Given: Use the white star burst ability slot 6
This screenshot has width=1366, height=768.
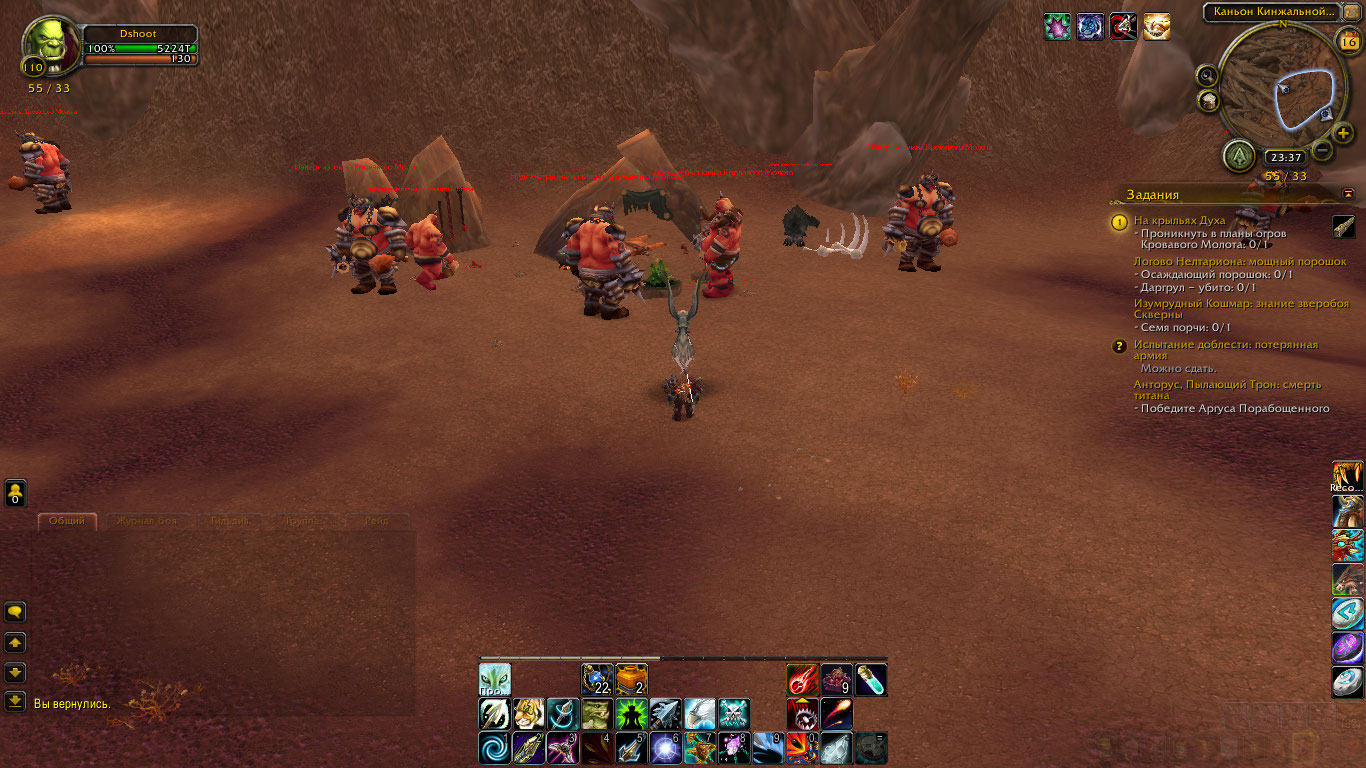Looking at the screenshot, I should [665, 748].
